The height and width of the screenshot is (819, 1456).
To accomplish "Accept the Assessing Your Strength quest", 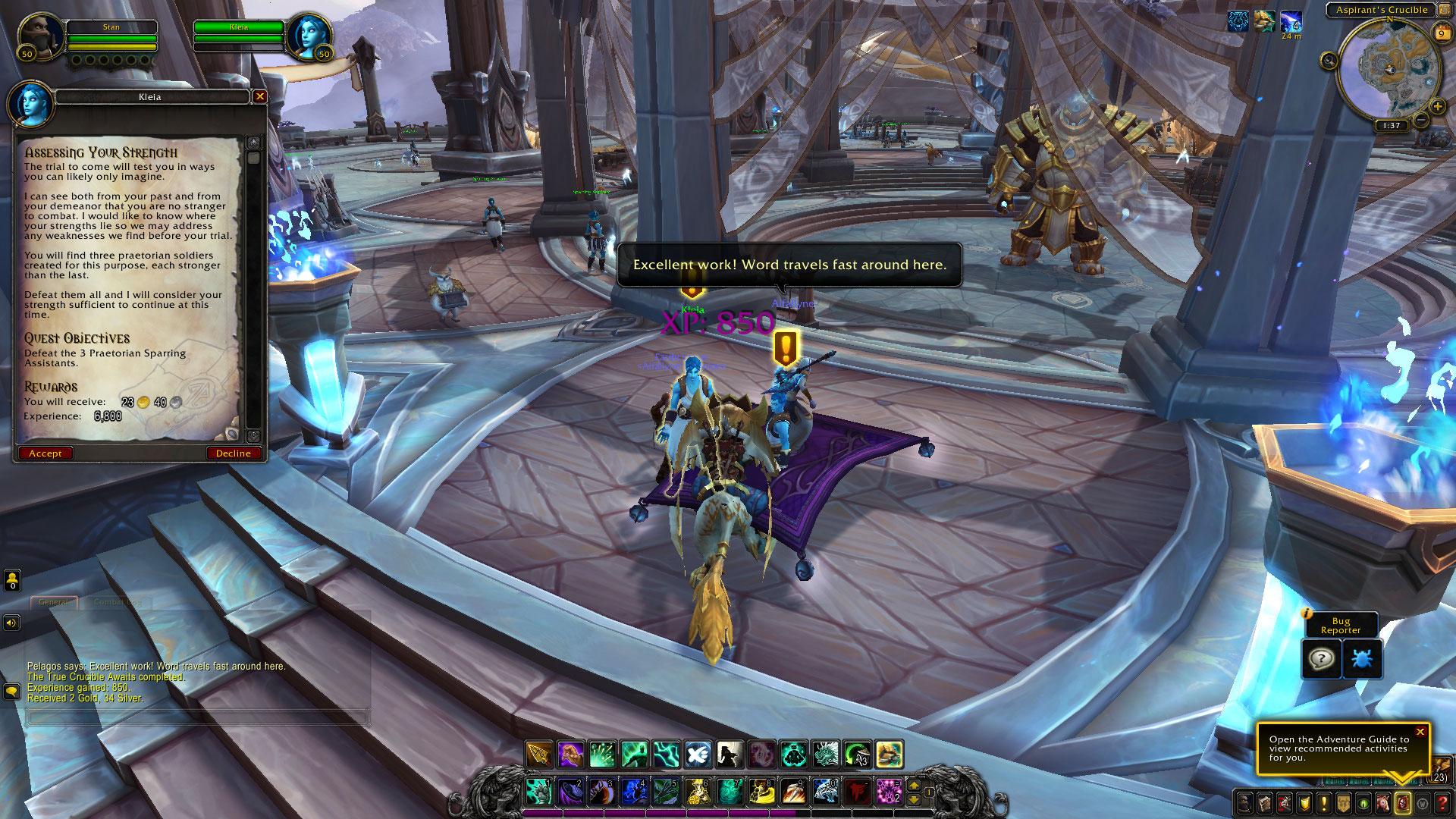I will 45,453.
